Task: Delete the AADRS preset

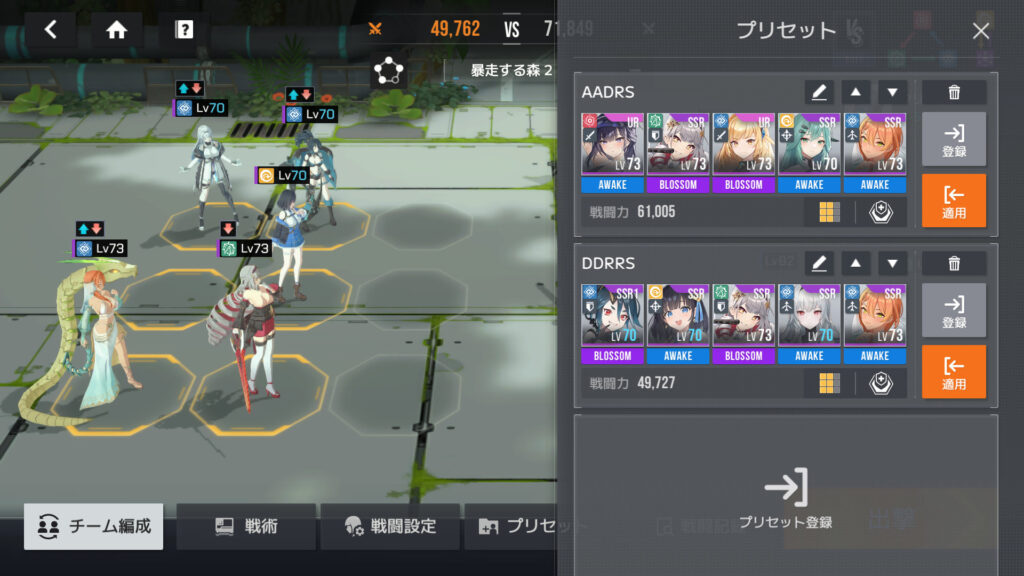Action: point(954,92)
